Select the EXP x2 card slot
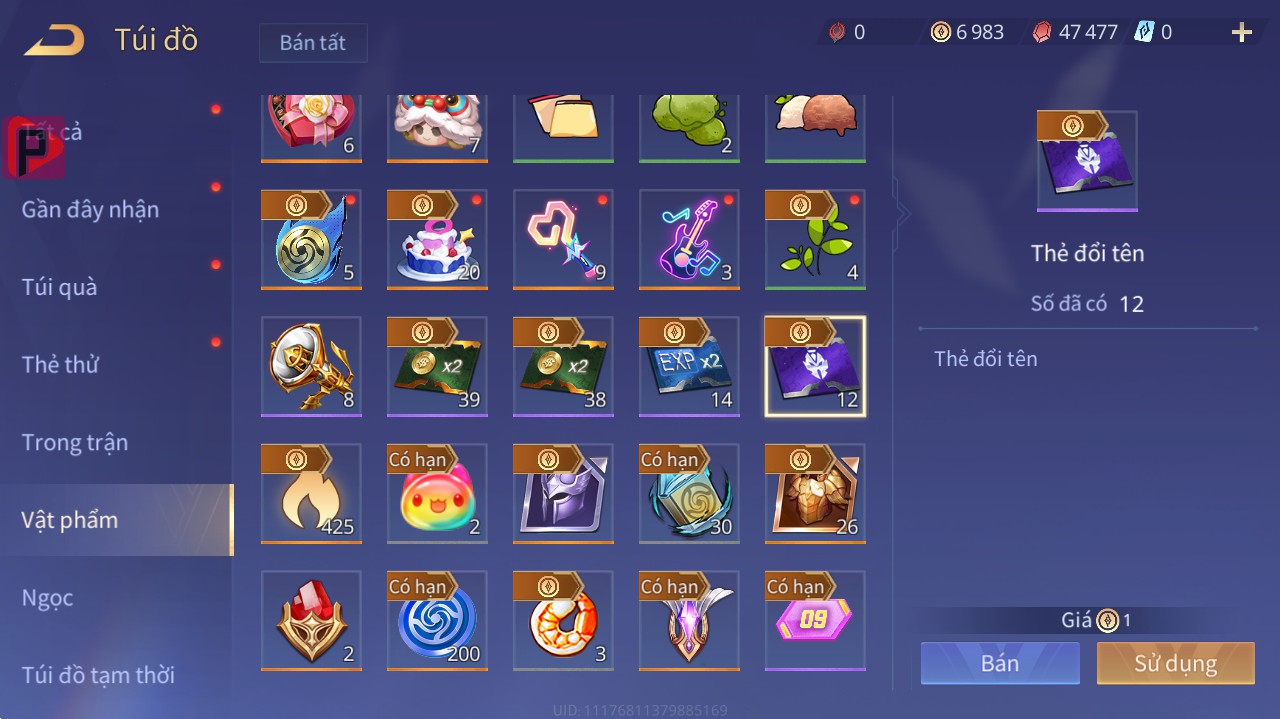This screenshot has width=1280, height=719. [689, 366]
